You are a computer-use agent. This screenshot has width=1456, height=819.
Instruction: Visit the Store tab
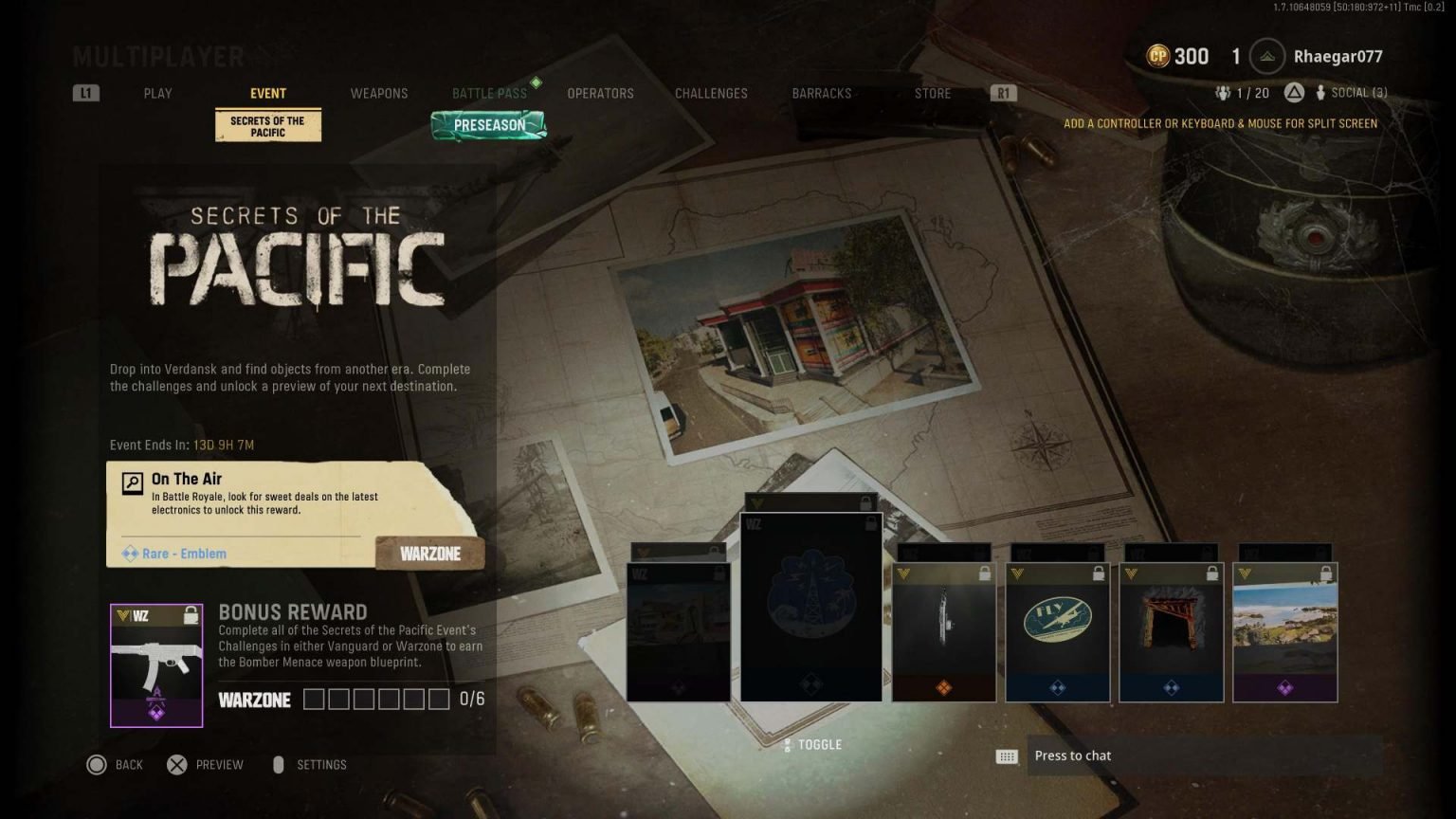click(932, 93)
